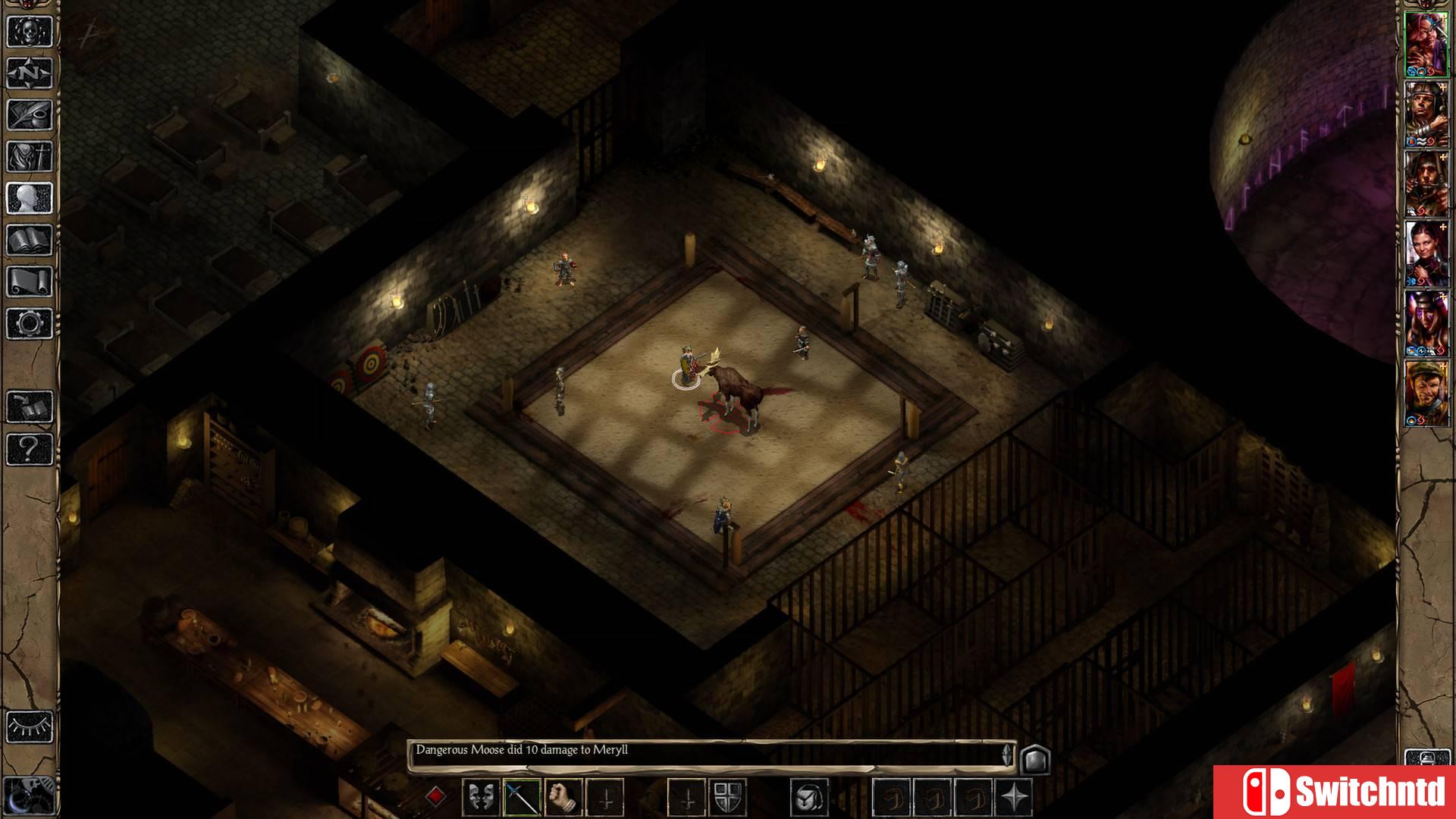
Task: Activate the shield guard action
Action: tap(728, 797)
